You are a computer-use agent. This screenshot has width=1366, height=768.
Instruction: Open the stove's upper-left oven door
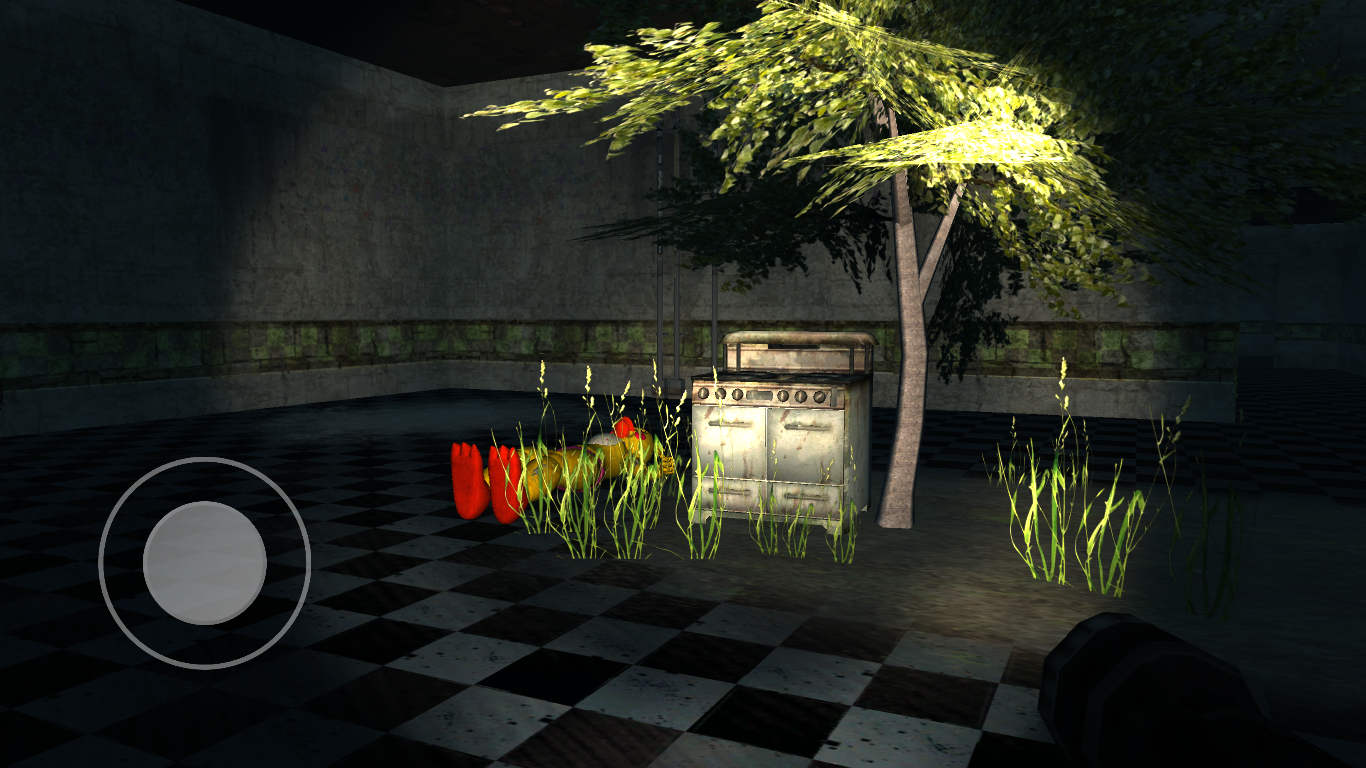730,444
